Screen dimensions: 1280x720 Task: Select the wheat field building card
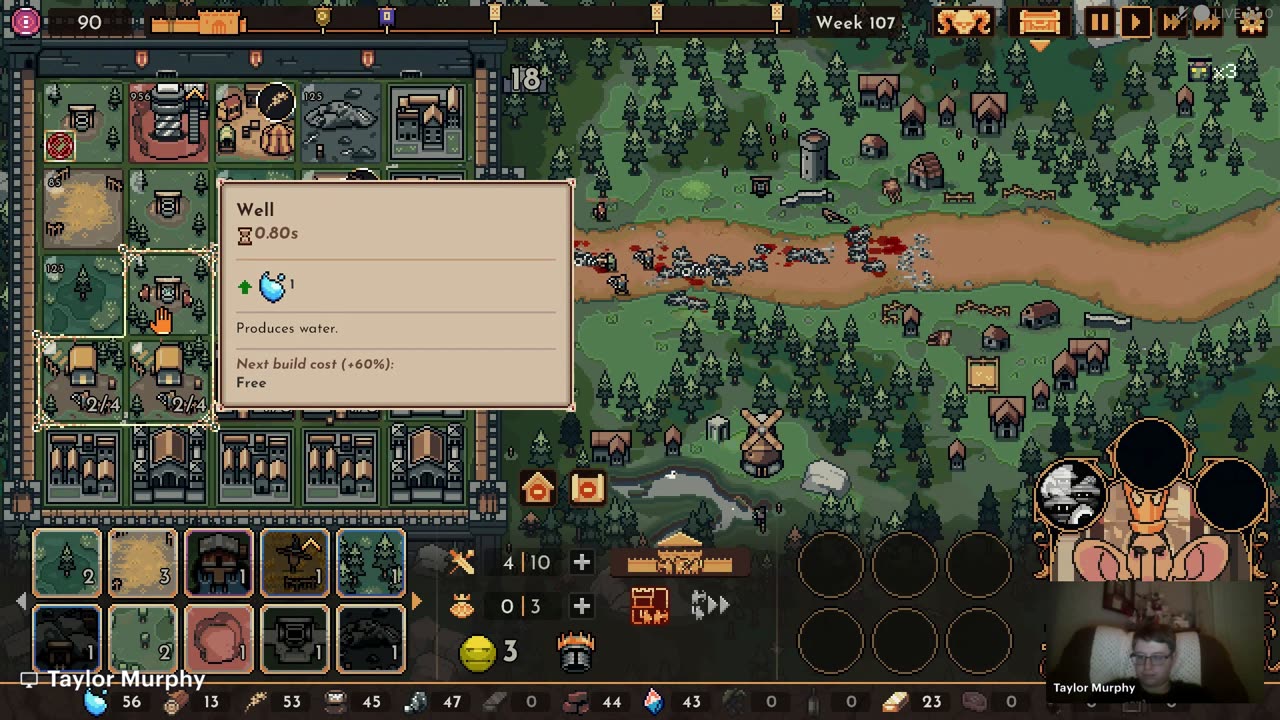coord(142,563)
